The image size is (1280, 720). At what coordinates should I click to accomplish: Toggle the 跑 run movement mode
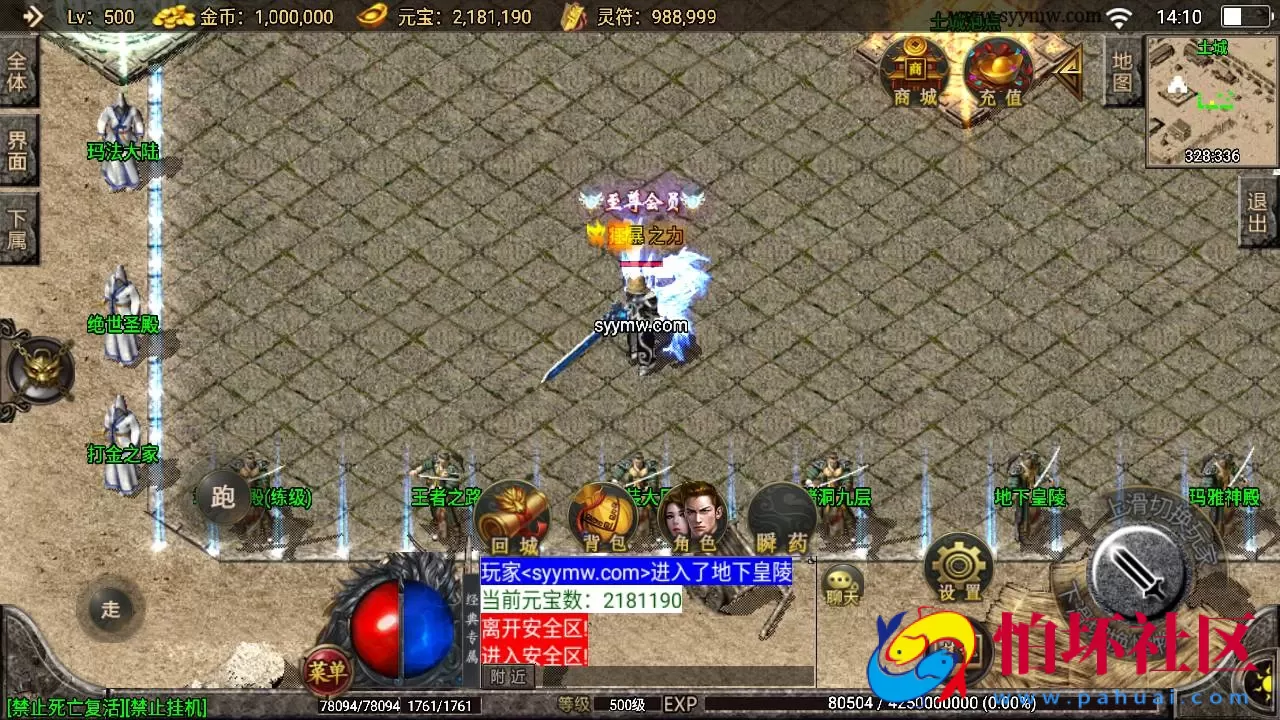pos(222,497)
